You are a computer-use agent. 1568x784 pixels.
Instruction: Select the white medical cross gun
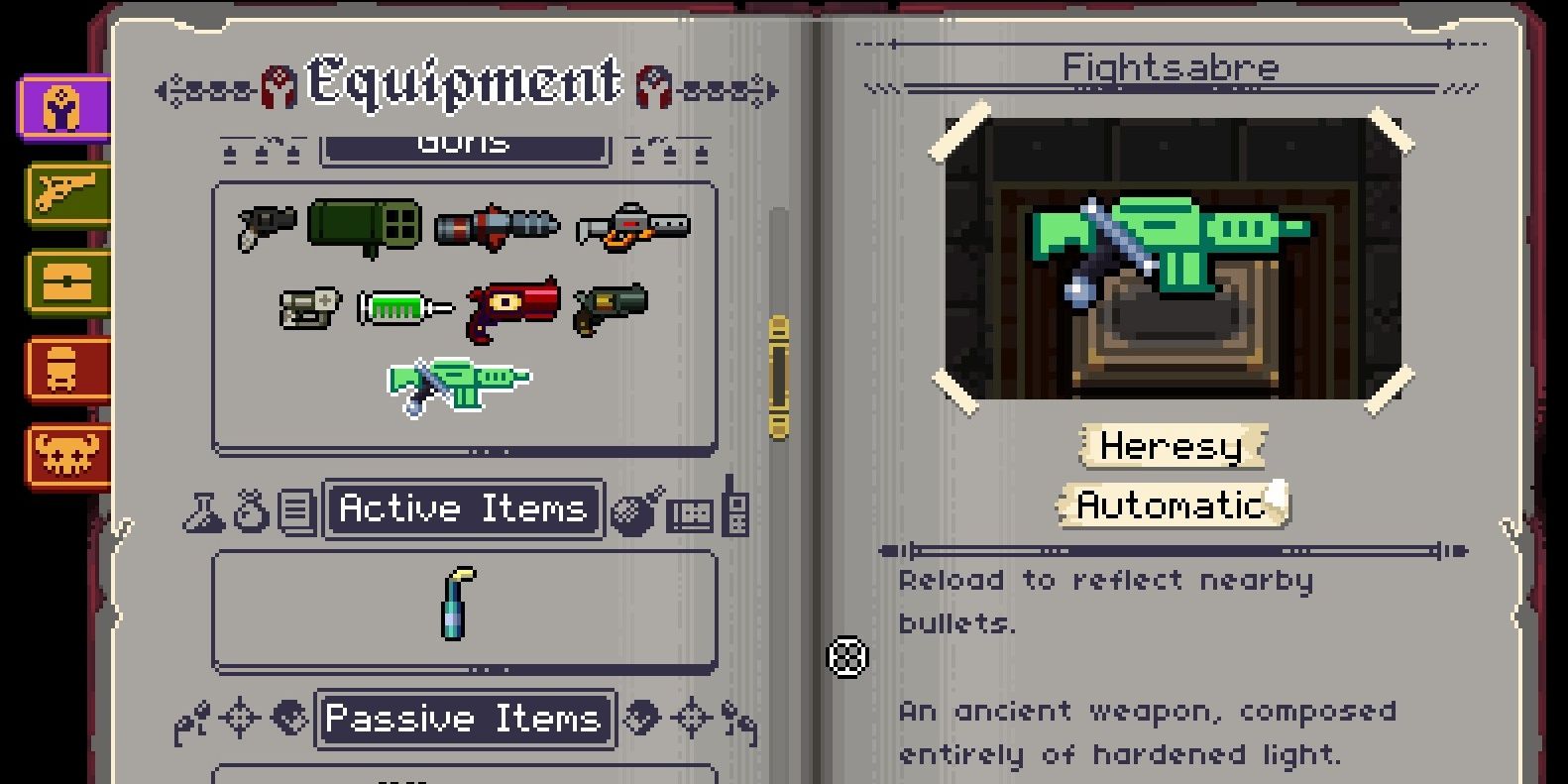[309, 308]
